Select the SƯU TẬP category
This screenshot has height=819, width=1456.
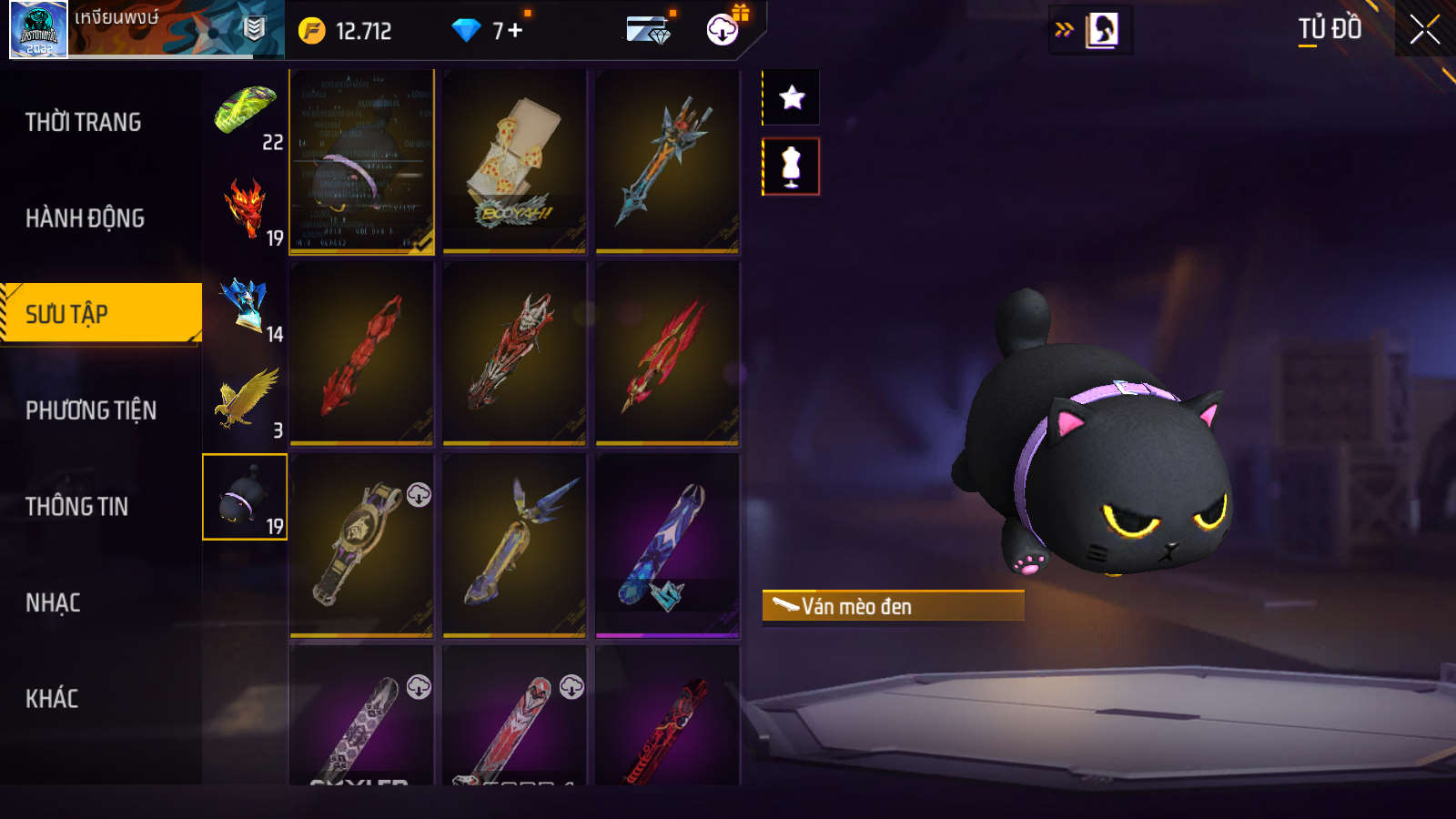click(x=100, y=314)
